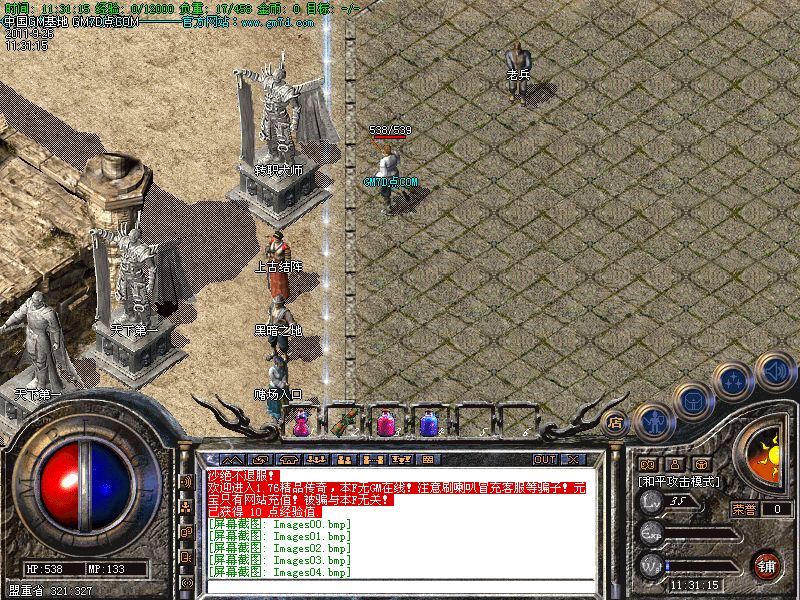The height and width of the screenshot is (600, 800).
Task: Use the green scroll in belt slot 2
Action: tap(347, 422)
